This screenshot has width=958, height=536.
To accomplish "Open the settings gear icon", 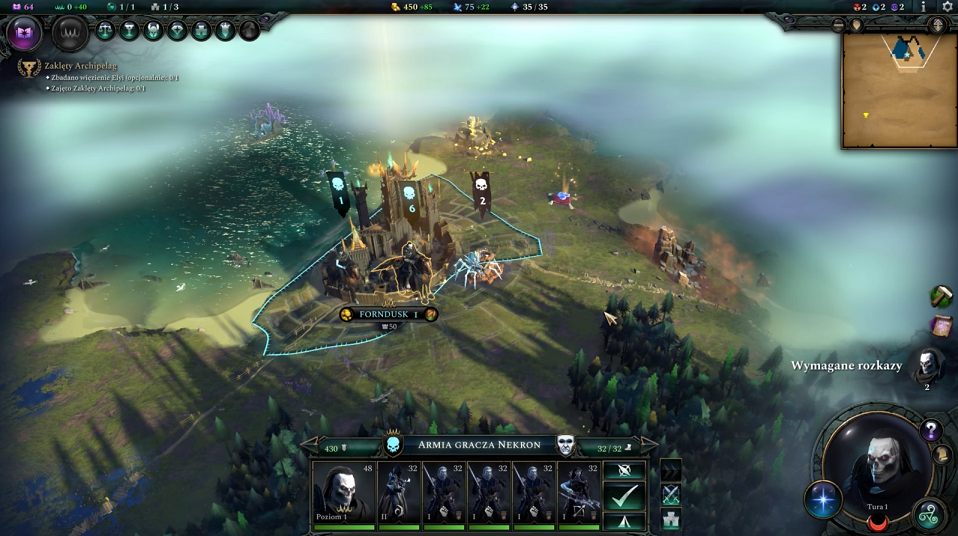I will click(947, 7).
